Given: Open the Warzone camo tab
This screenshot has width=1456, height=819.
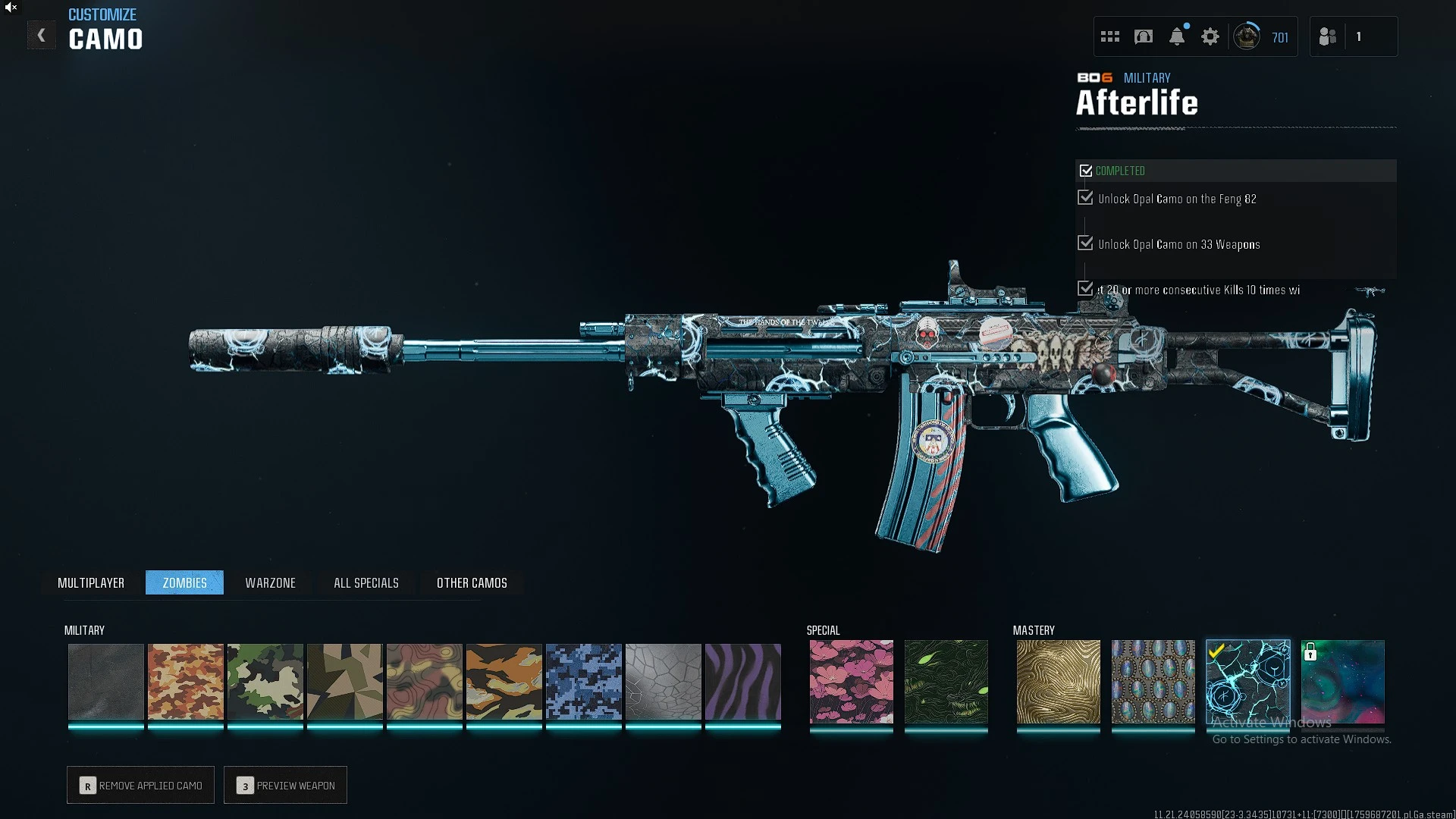Looking at the screenshot, I should [270, 582].
